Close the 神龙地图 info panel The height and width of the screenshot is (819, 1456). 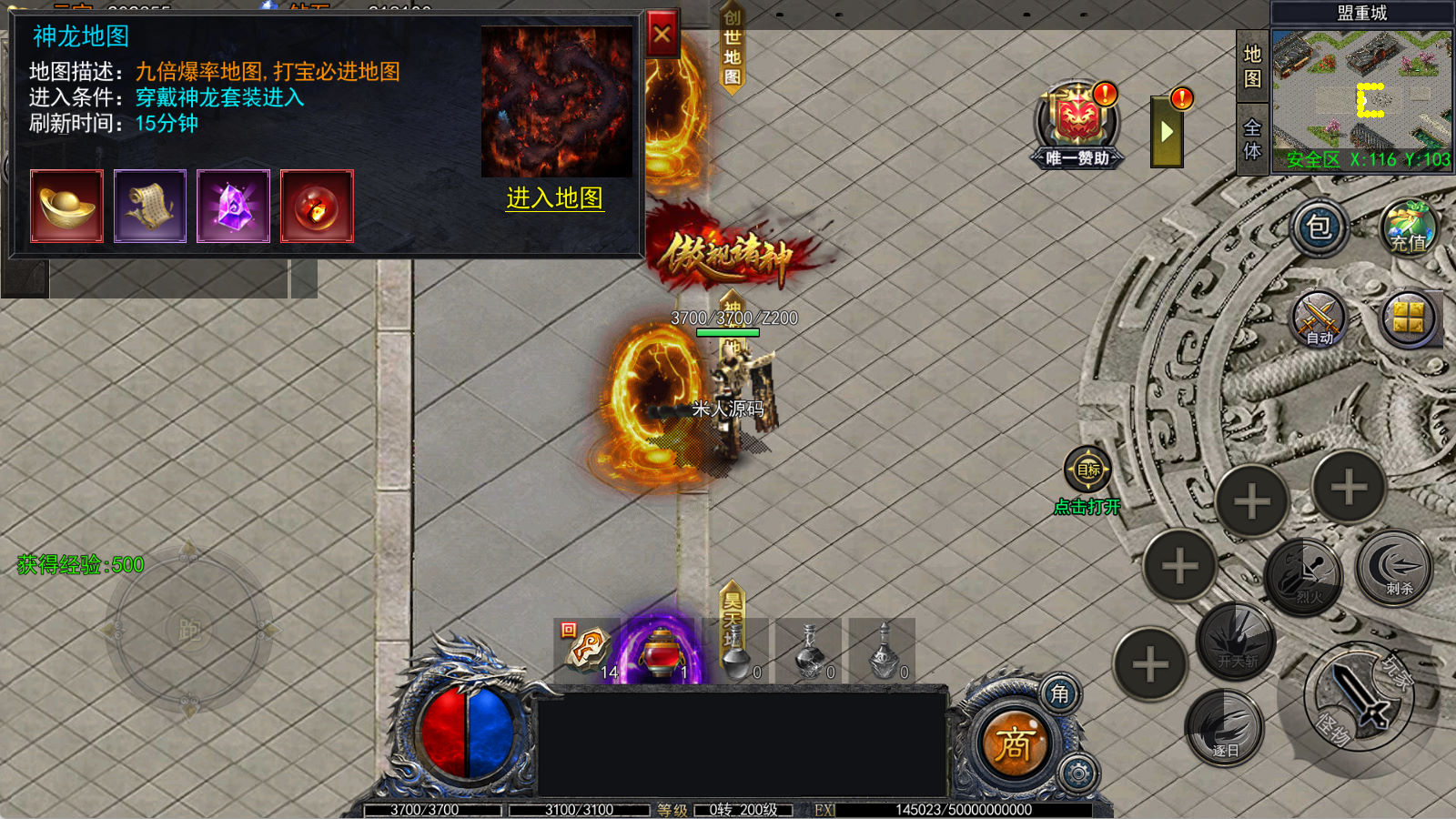tap(662, 35)
